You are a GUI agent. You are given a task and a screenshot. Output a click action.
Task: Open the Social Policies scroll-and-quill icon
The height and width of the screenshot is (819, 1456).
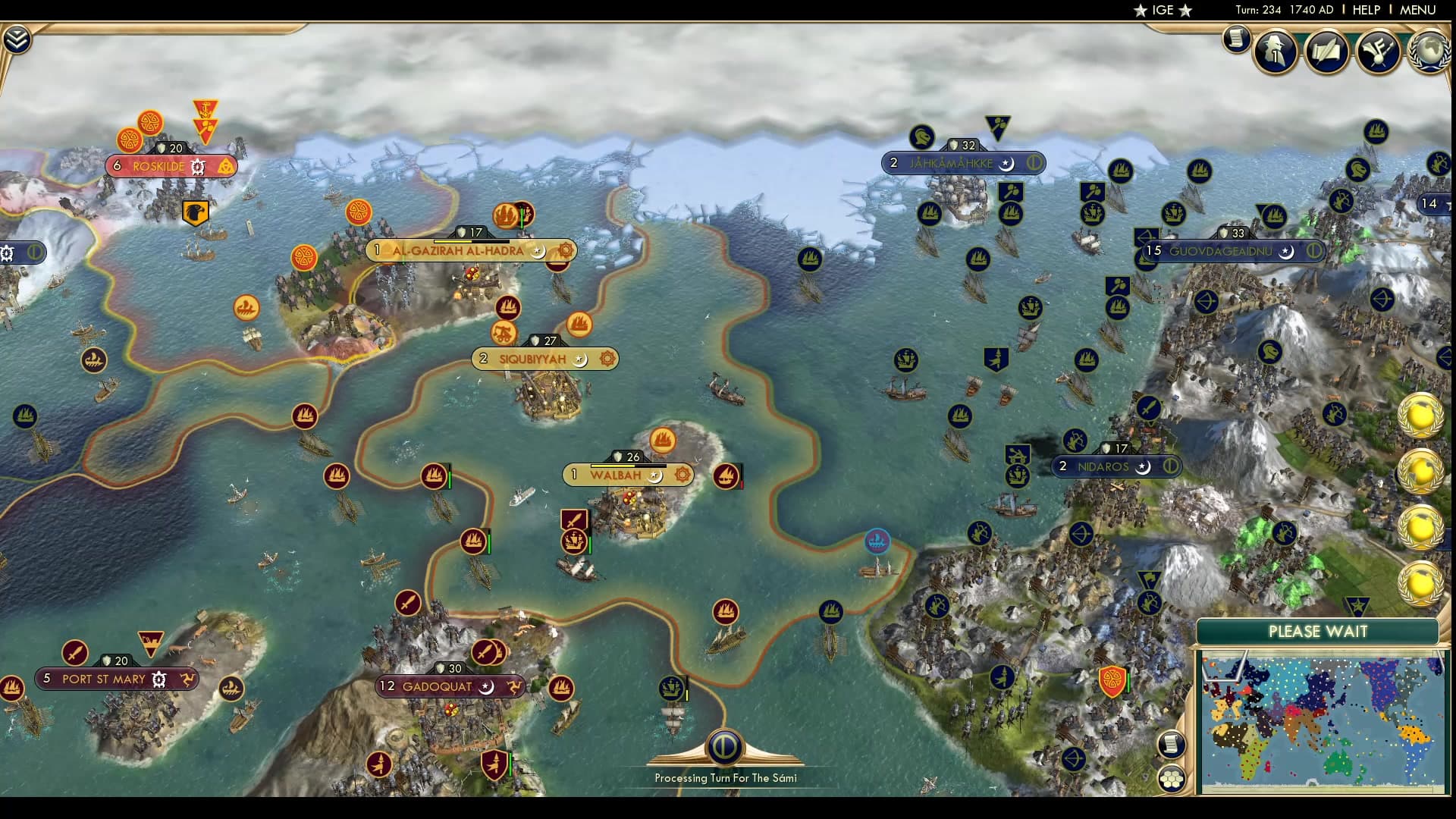[1326, 52]
